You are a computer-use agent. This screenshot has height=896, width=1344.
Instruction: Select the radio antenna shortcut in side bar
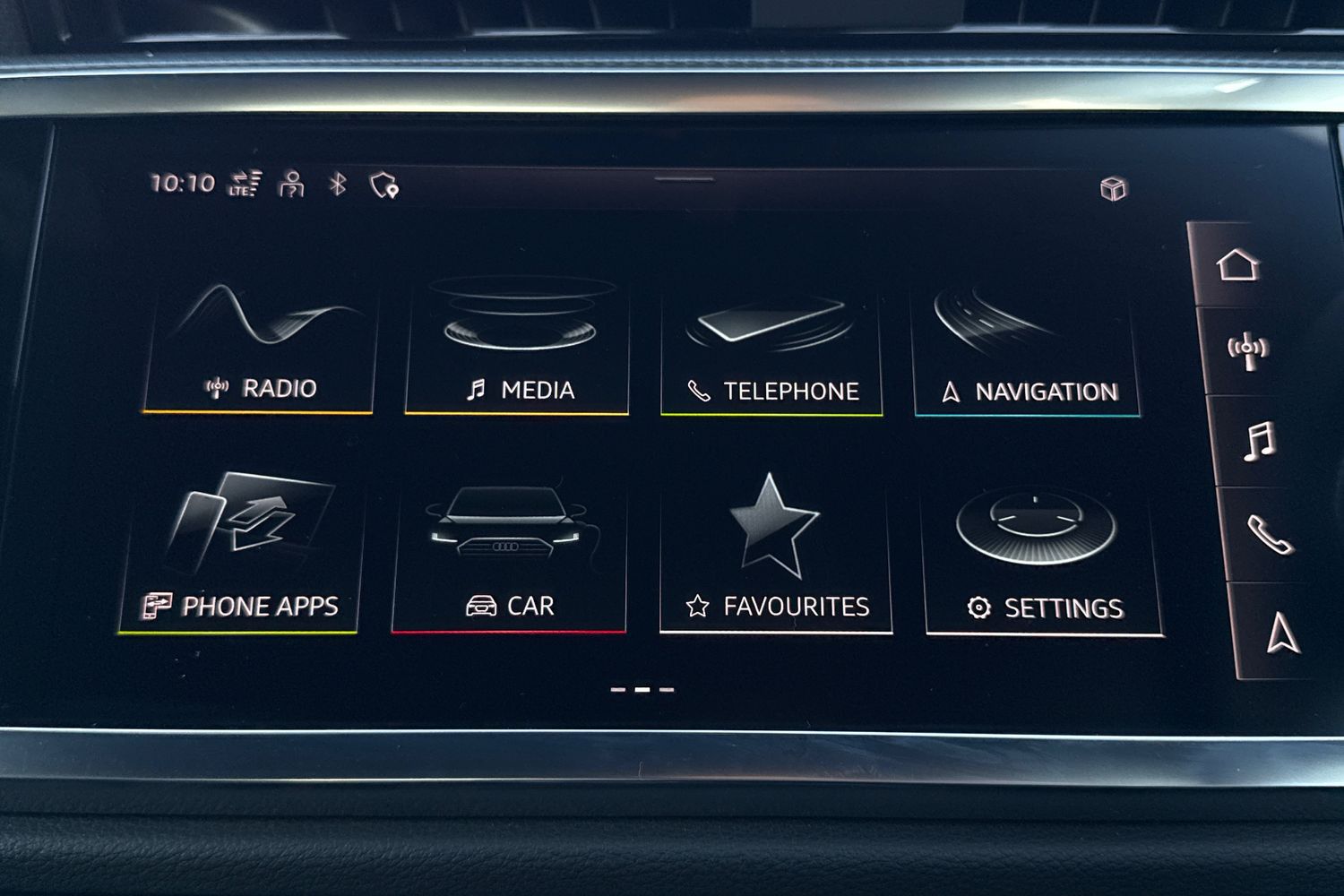pos(1247,350)
